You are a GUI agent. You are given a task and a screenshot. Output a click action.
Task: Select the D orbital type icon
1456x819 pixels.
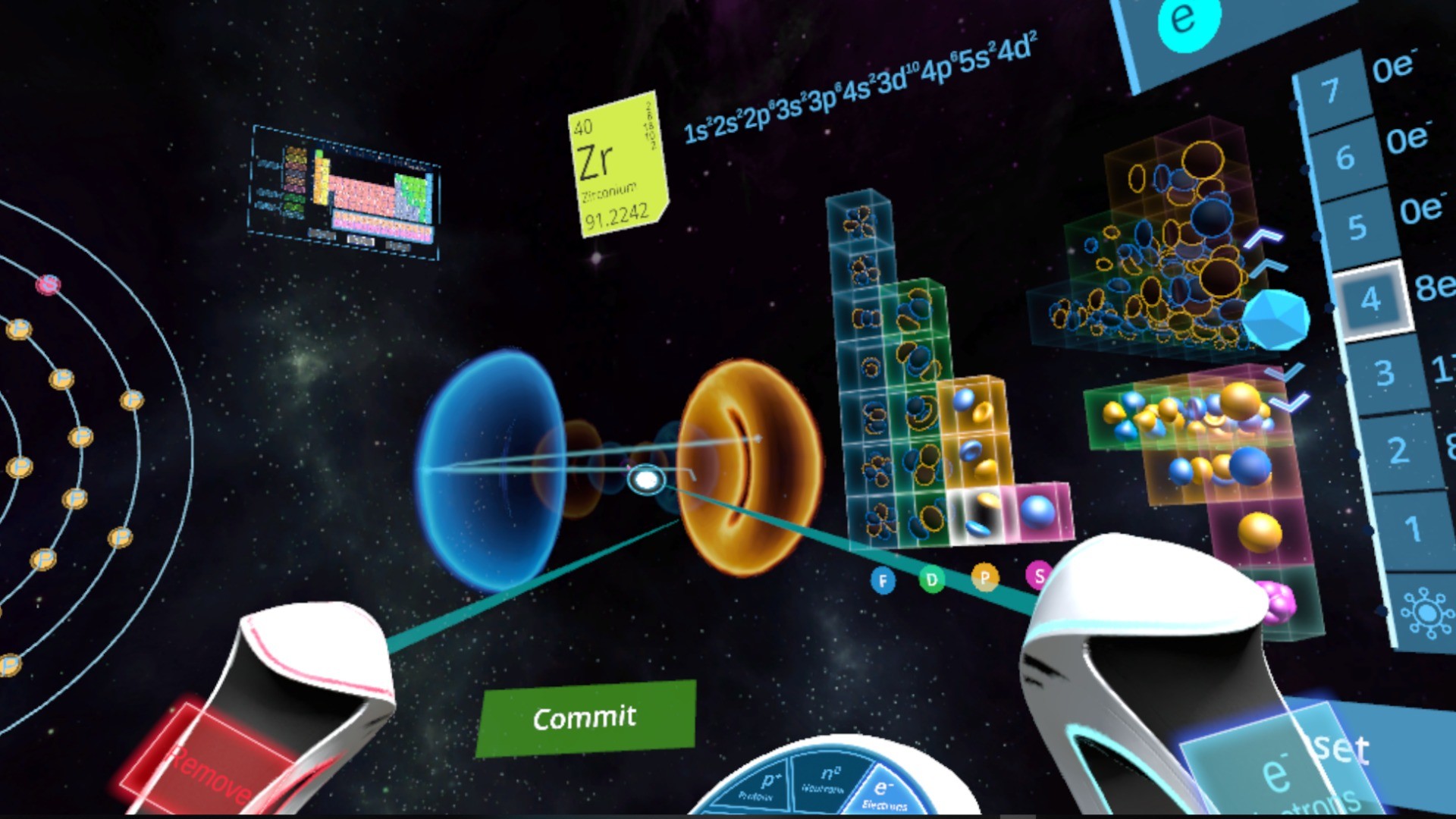933,578
